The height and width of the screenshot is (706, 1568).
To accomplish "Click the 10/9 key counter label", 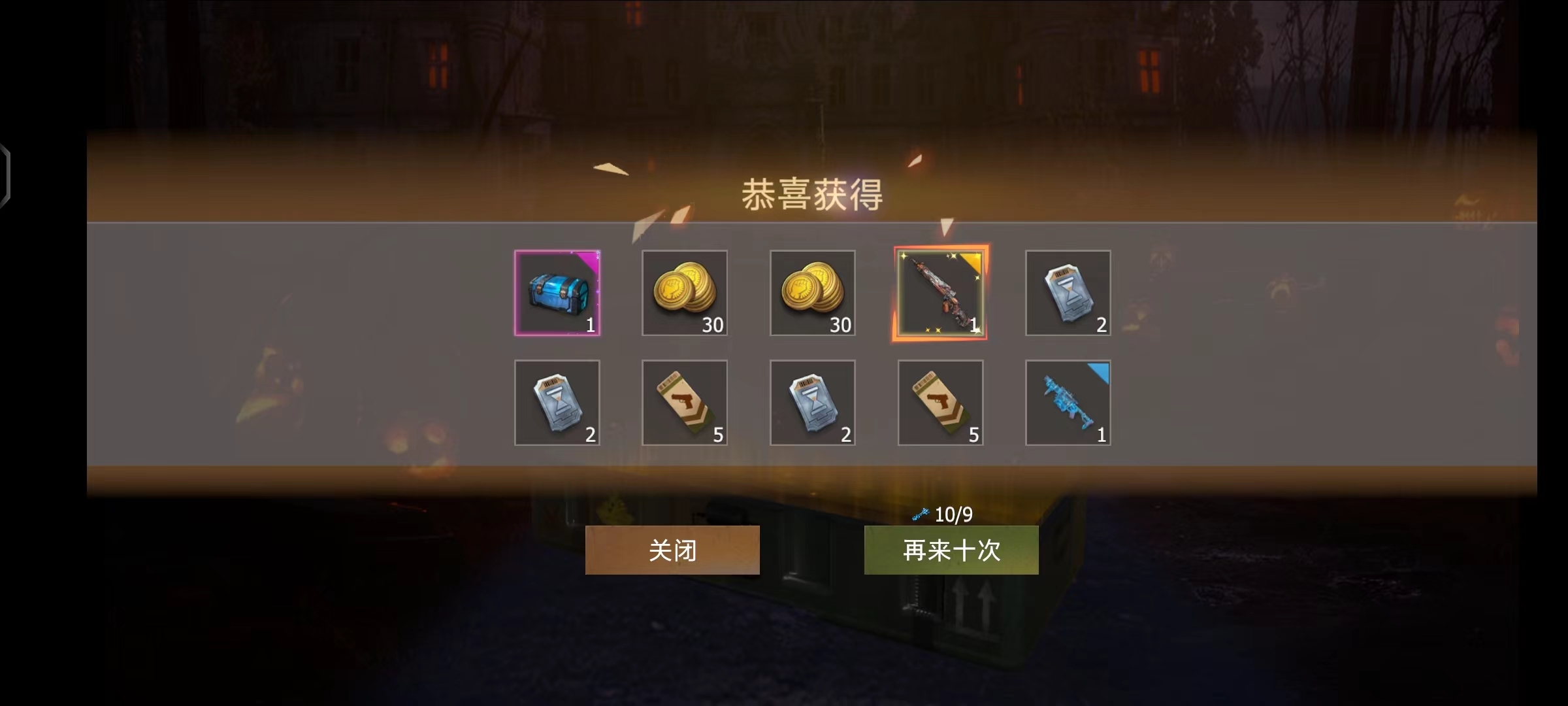I will tap(953, 514).
